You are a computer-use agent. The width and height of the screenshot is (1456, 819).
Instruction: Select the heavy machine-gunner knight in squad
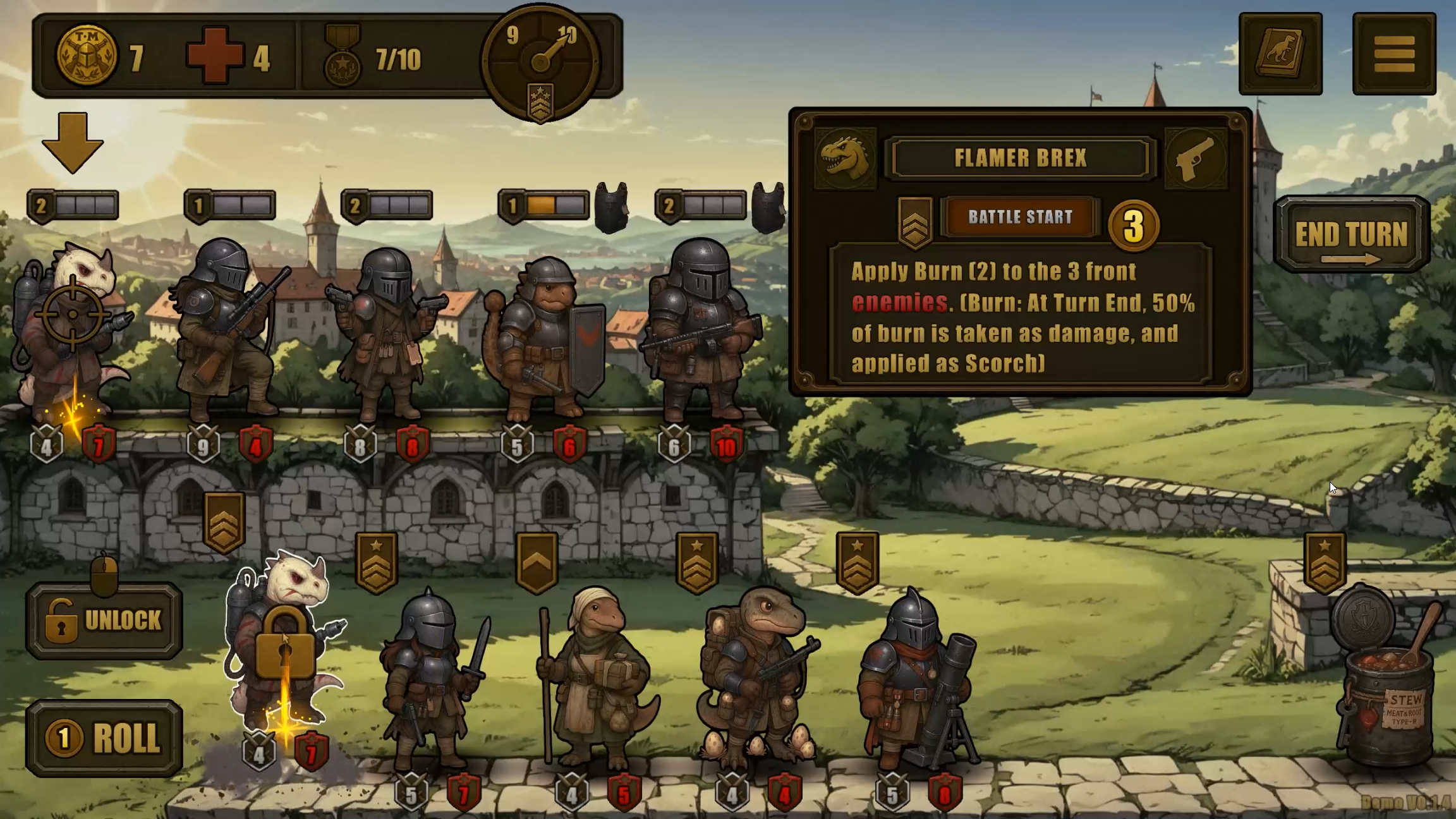click(x=701, y=329)
